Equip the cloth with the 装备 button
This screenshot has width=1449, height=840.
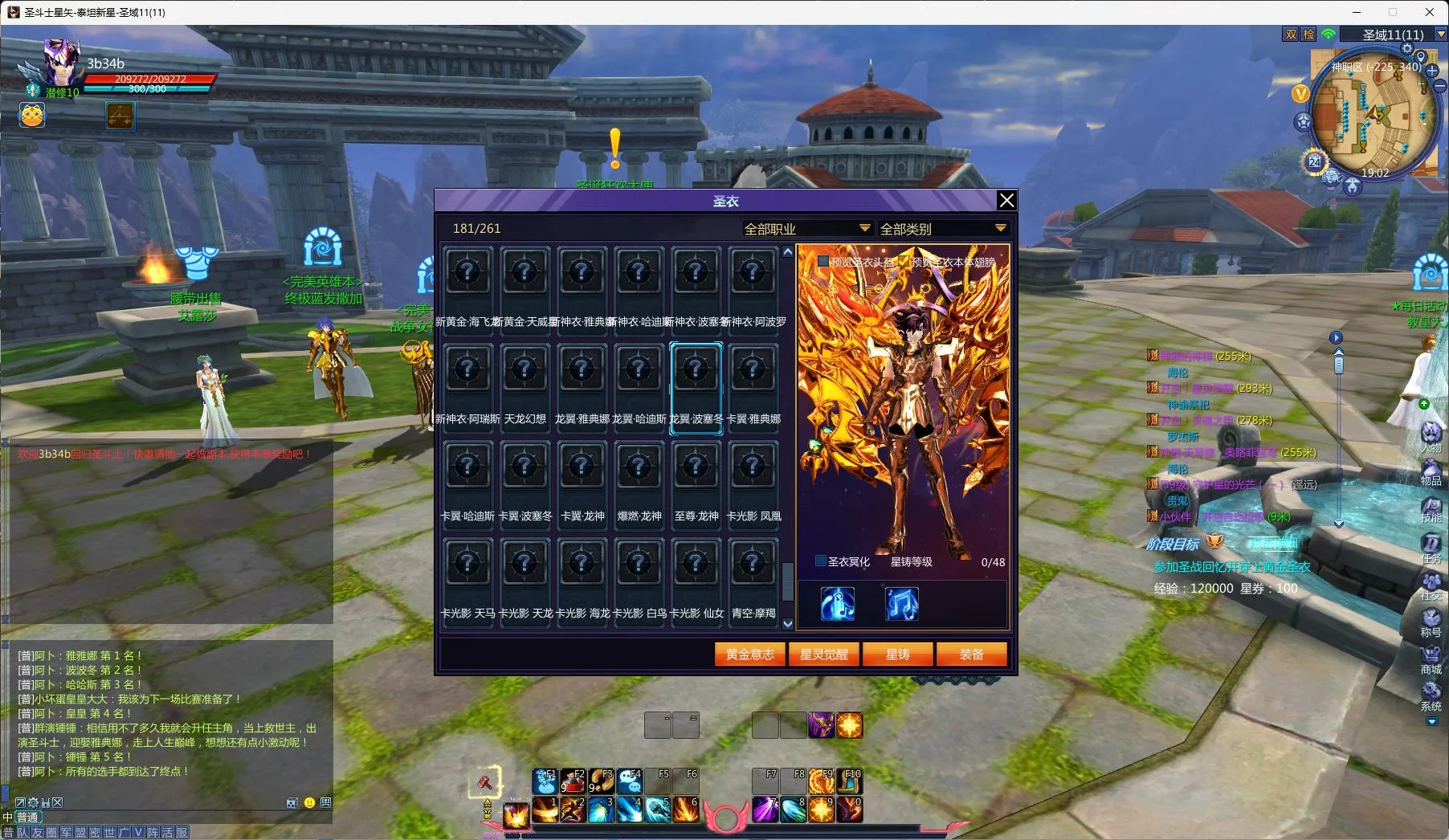click(971, 654)
